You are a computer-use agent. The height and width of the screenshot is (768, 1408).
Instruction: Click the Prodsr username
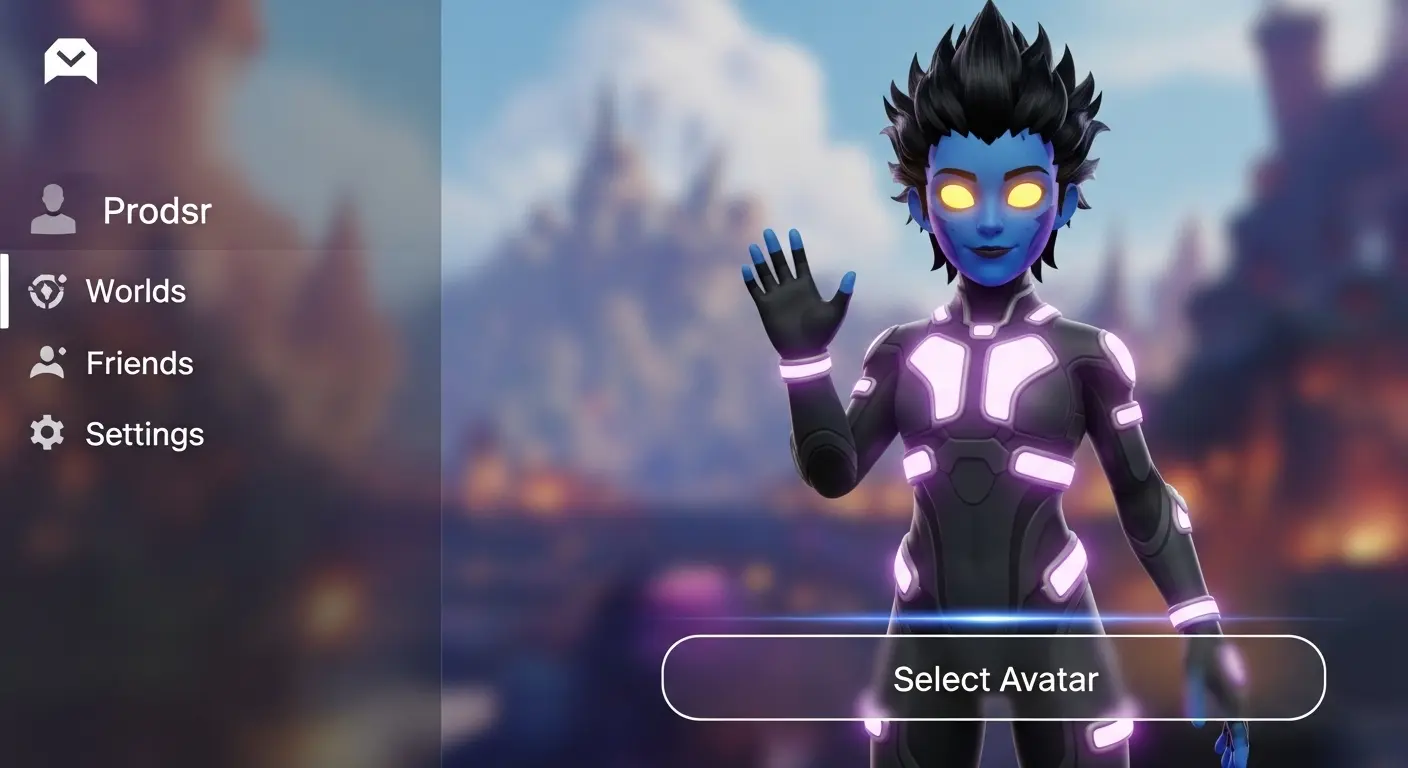157,211
